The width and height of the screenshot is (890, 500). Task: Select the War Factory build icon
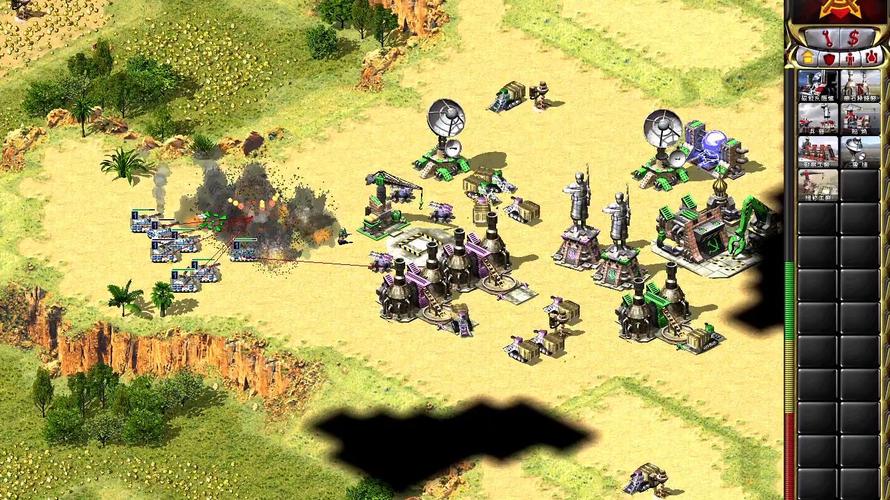(x=817, y=152)
